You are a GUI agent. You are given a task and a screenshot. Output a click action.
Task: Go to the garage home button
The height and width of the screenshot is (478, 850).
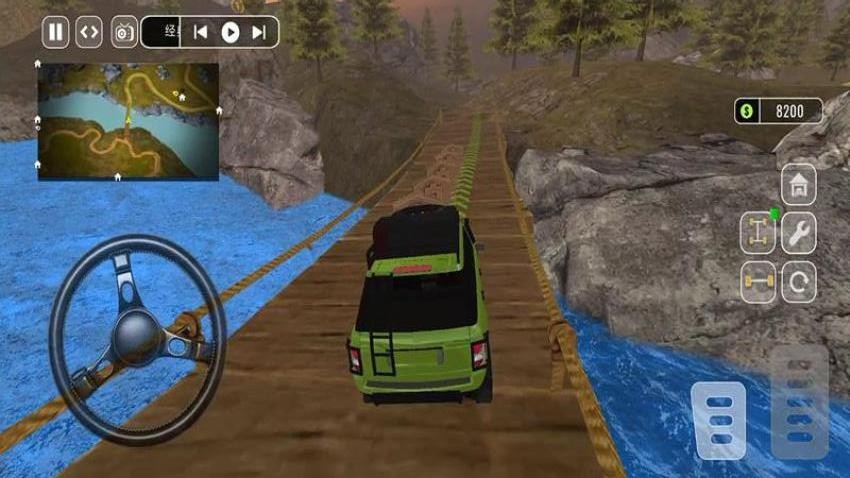(x=798, y=184)
